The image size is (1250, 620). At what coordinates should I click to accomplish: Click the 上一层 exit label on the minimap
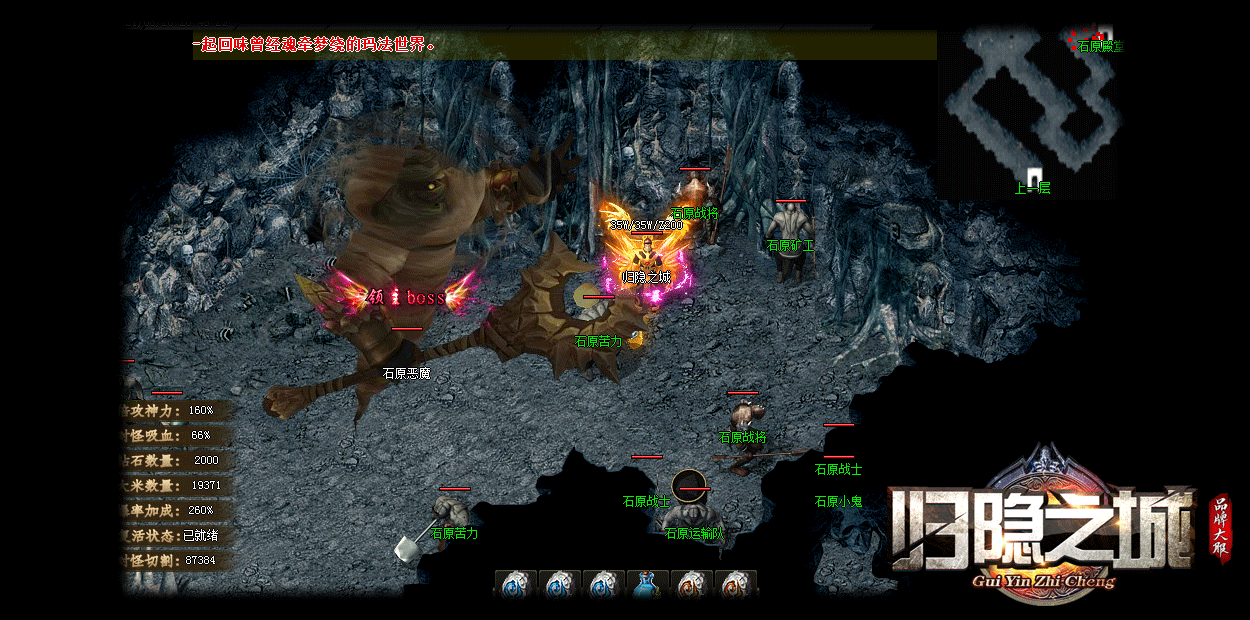click(1033, 188)
